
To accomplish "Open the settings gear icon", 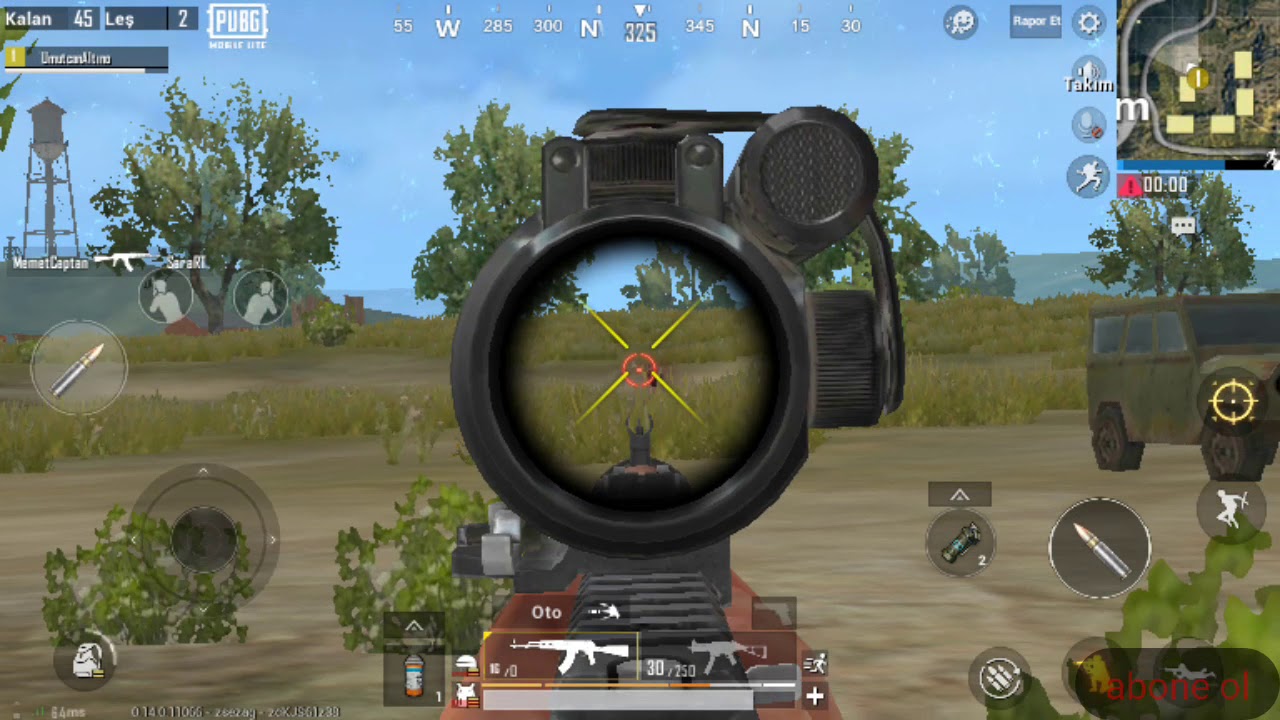I will (1089, 24).
